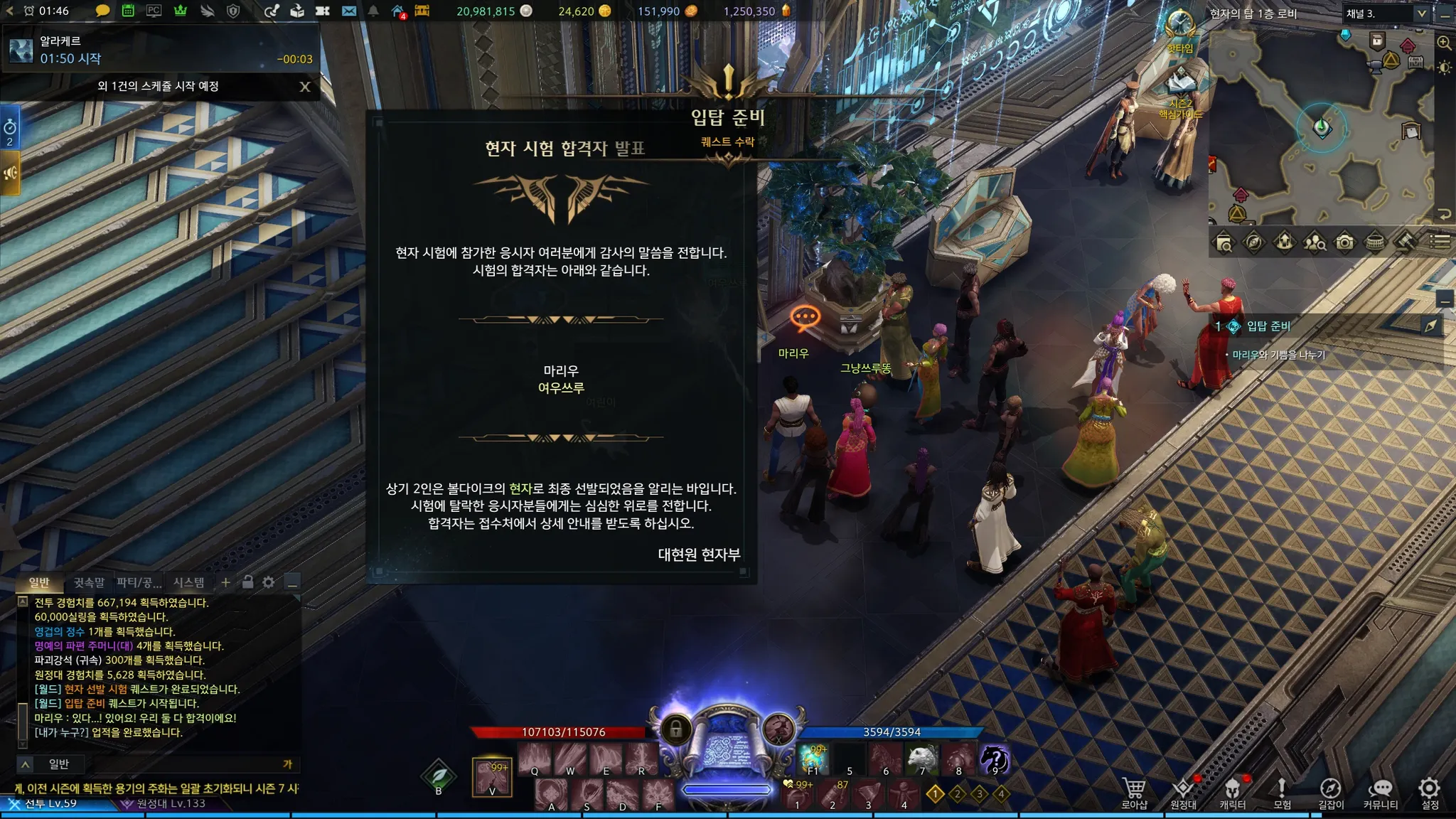Open the 커뮤니티 menu
1456x819 pixels.
(x=1380, y=792)
